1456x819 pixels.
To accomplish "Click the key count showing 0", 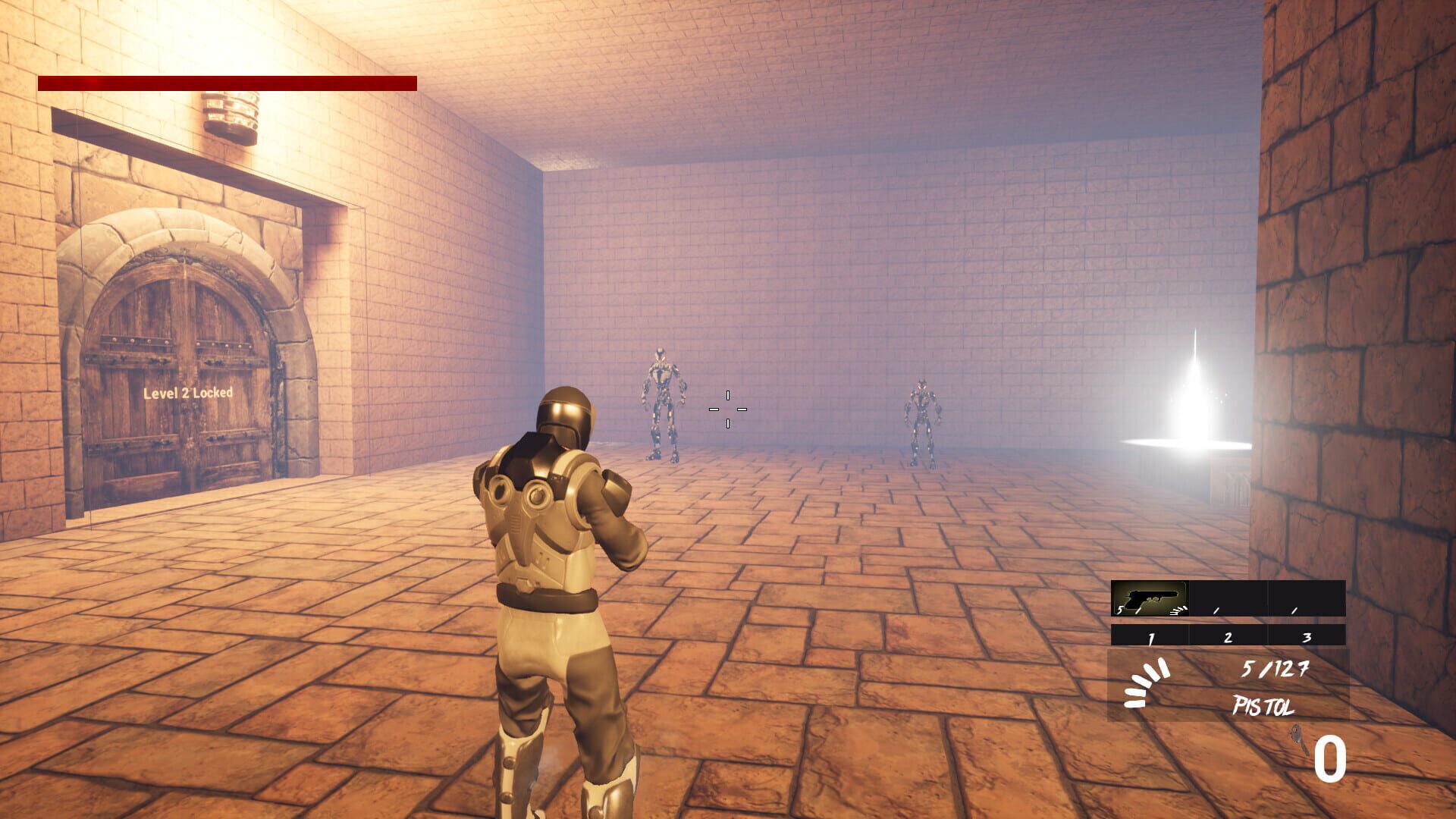I will coord(1330,758).
